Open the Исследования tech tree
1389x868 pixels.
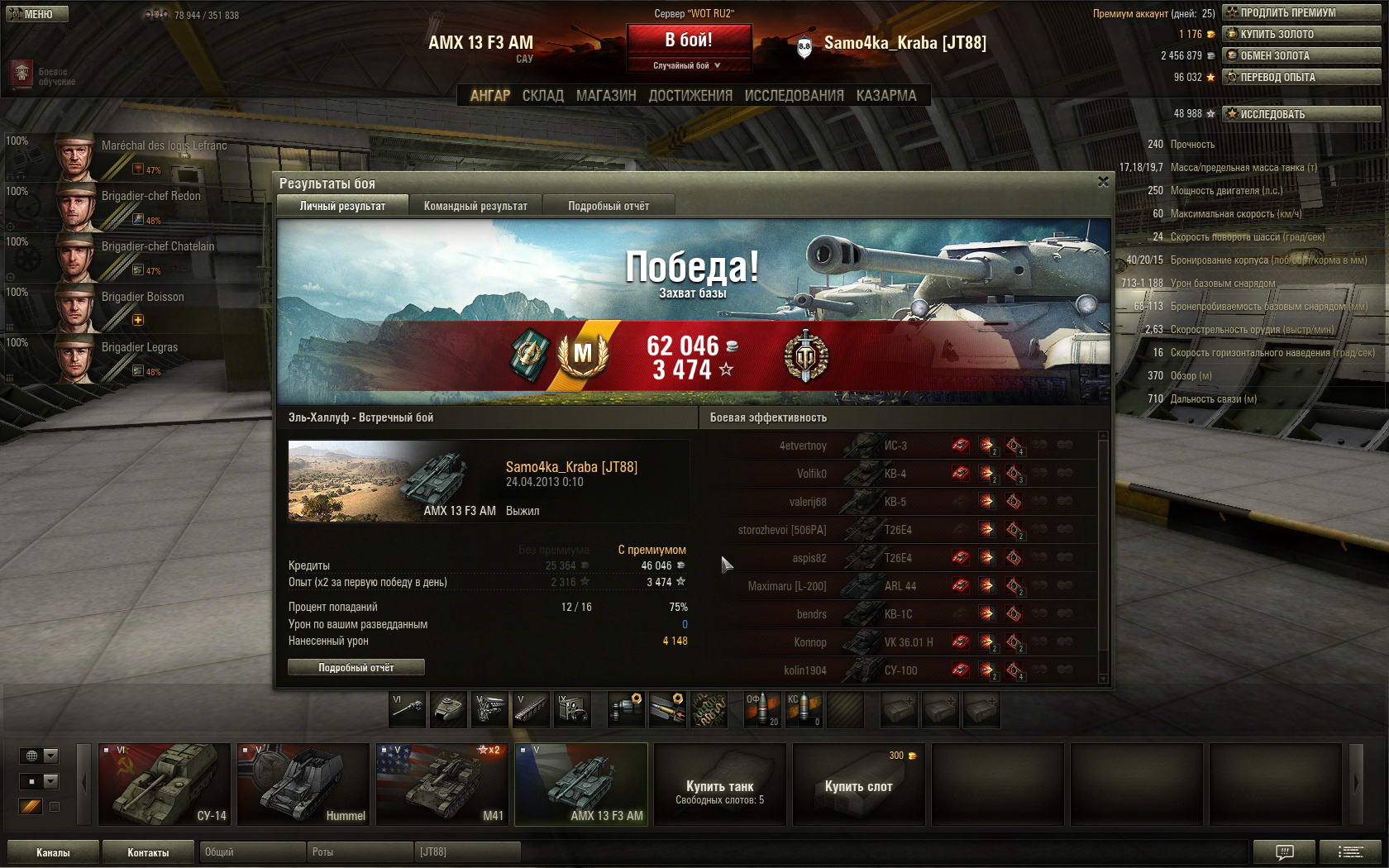794,96
